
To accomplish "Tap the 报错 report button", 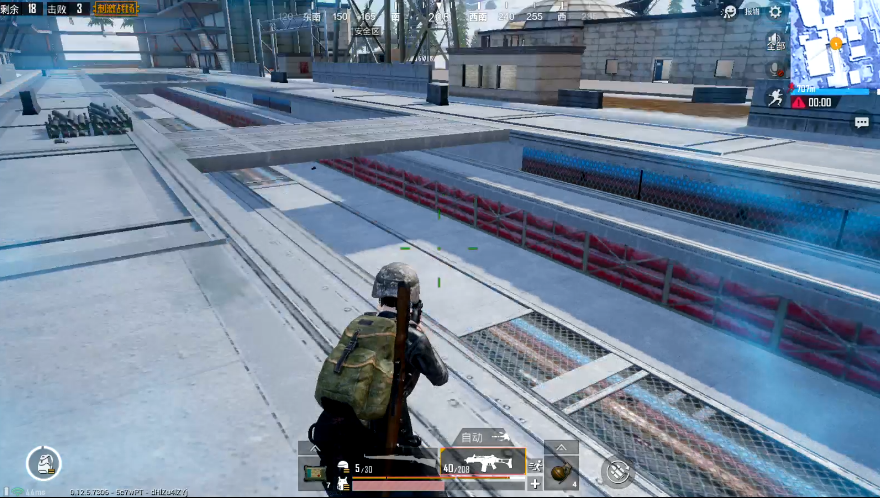I will pyautogui.click(x=752, y=11).
